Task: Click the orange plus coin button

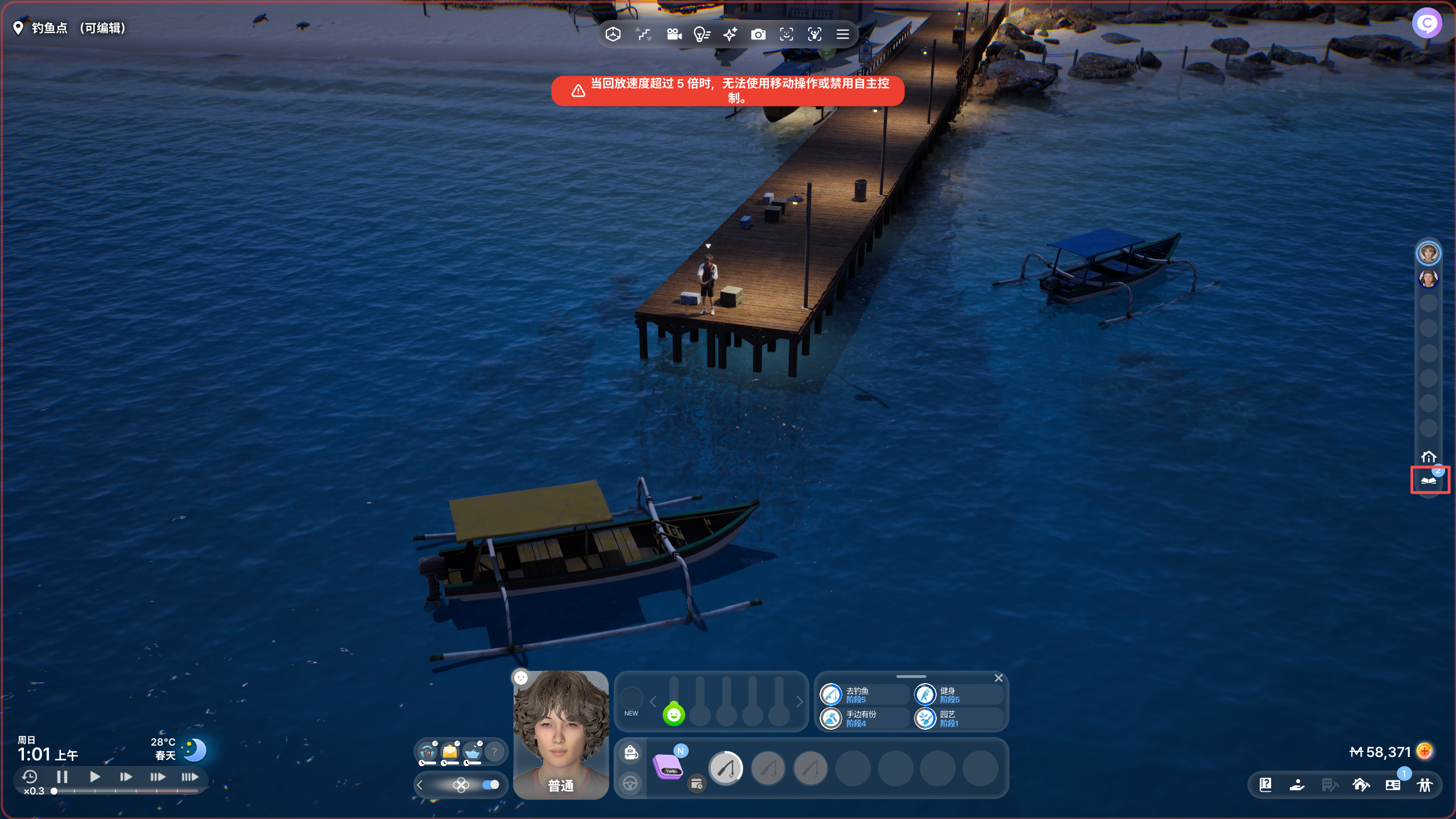Action: tap(1425, 751)
